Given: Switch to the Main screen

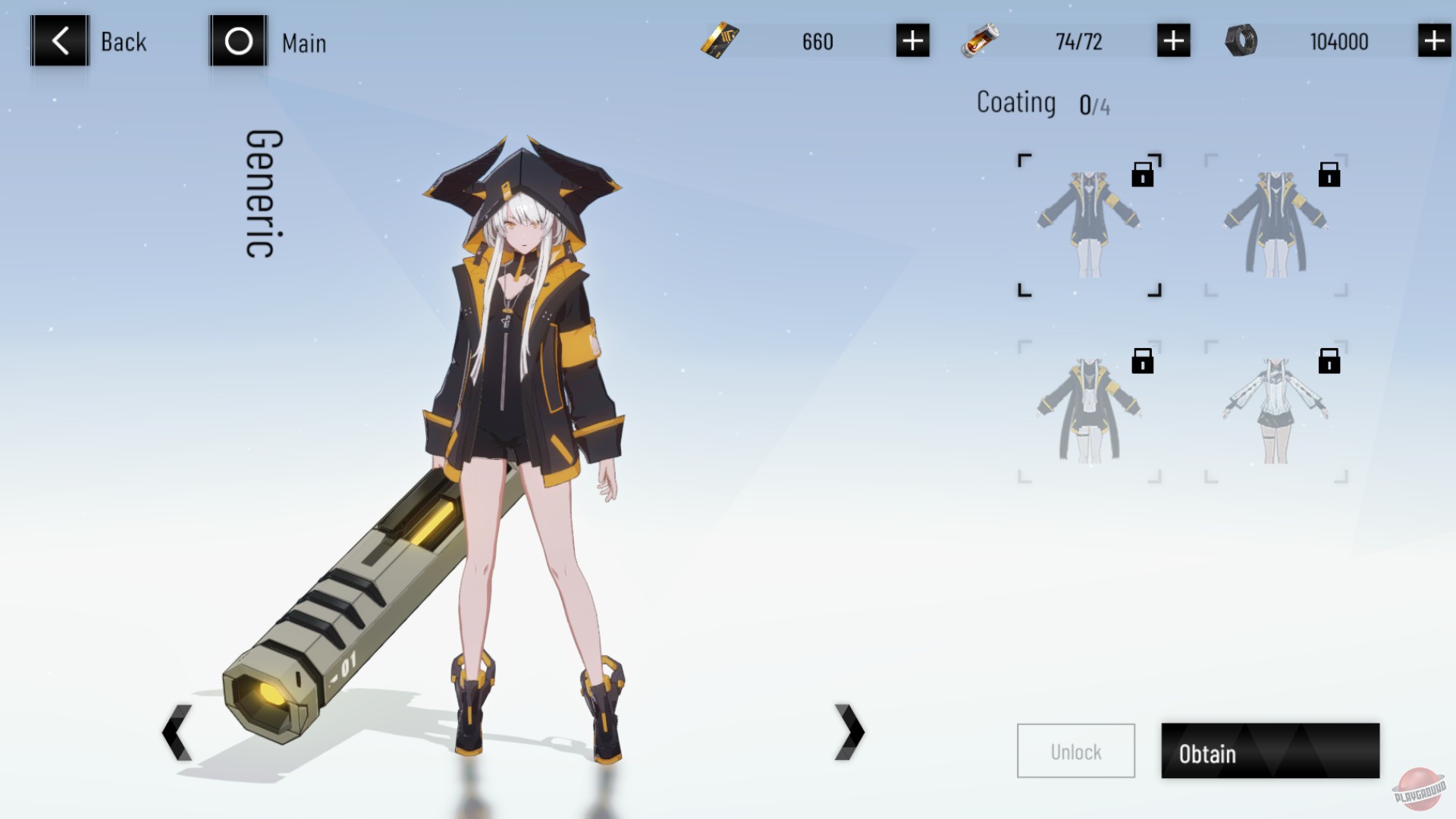Looking at the screenshot, I should pyautogui.click(x=303, y=43).
